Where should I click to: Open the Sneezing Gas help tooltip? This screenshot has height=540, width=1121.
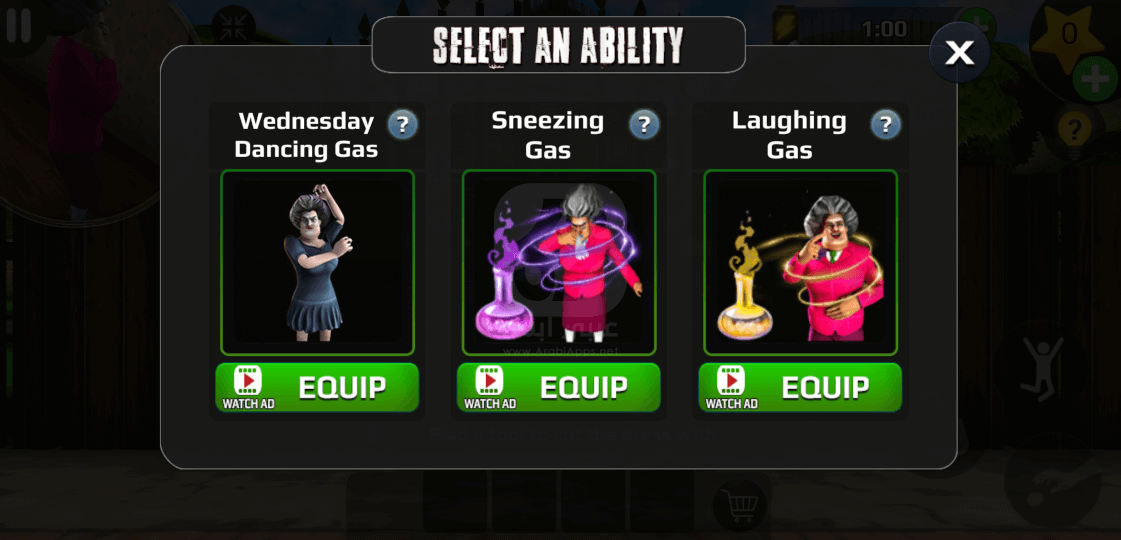(644, 125)
